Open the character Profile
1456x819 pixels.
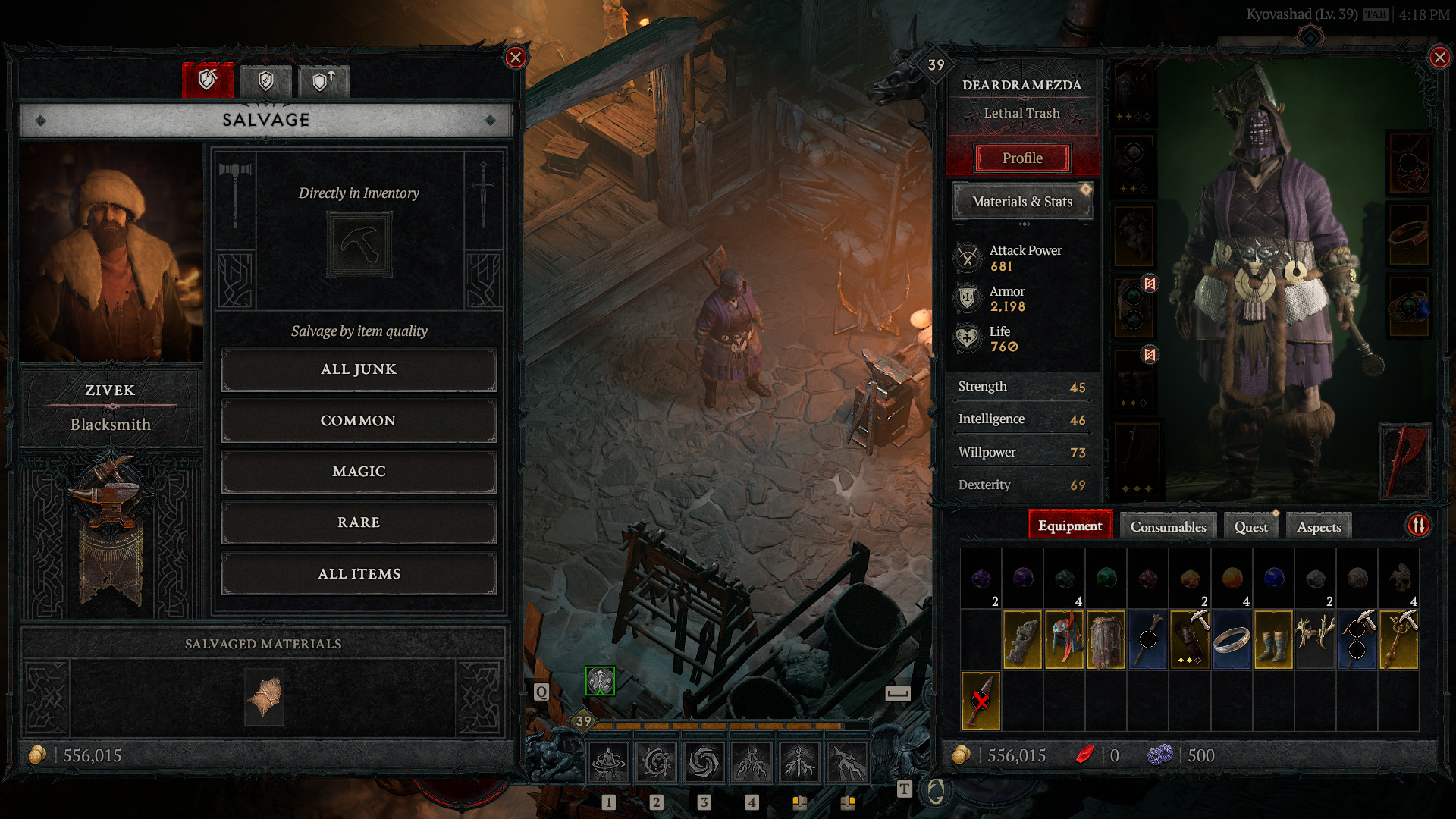coord(1022,158)
